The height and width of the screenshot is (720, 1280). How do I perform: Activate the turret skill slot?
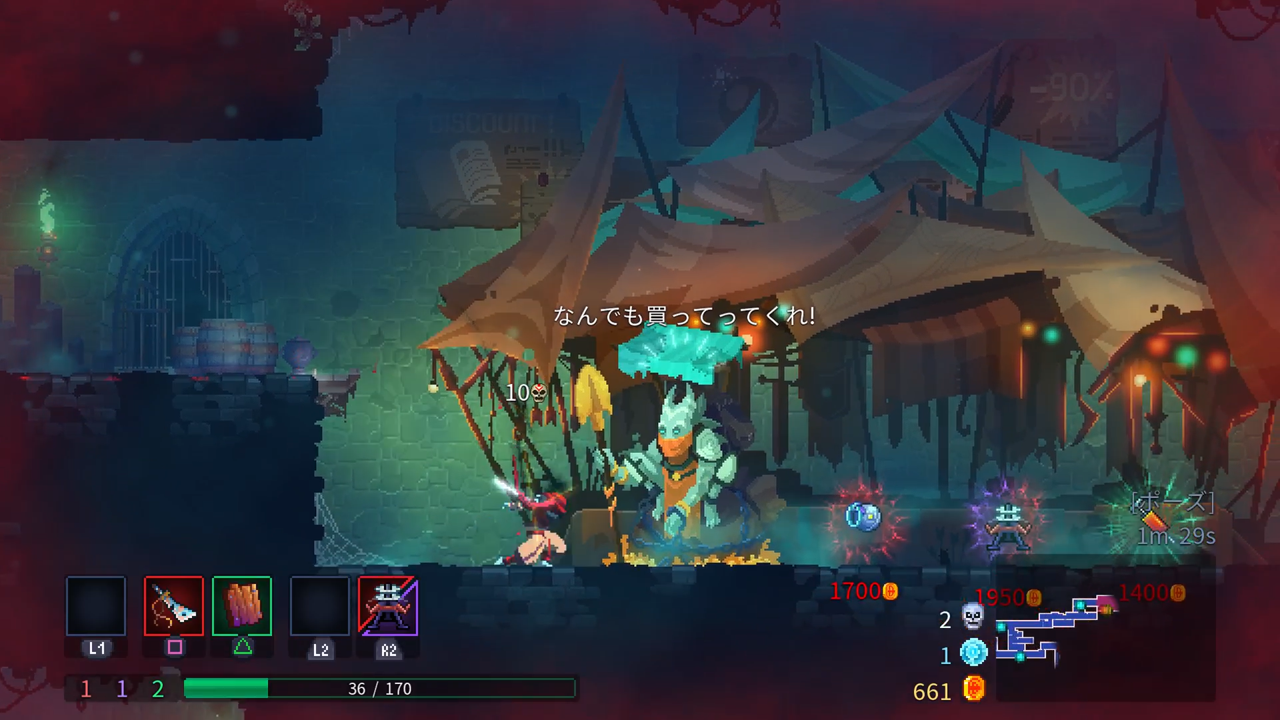point(388,606)
